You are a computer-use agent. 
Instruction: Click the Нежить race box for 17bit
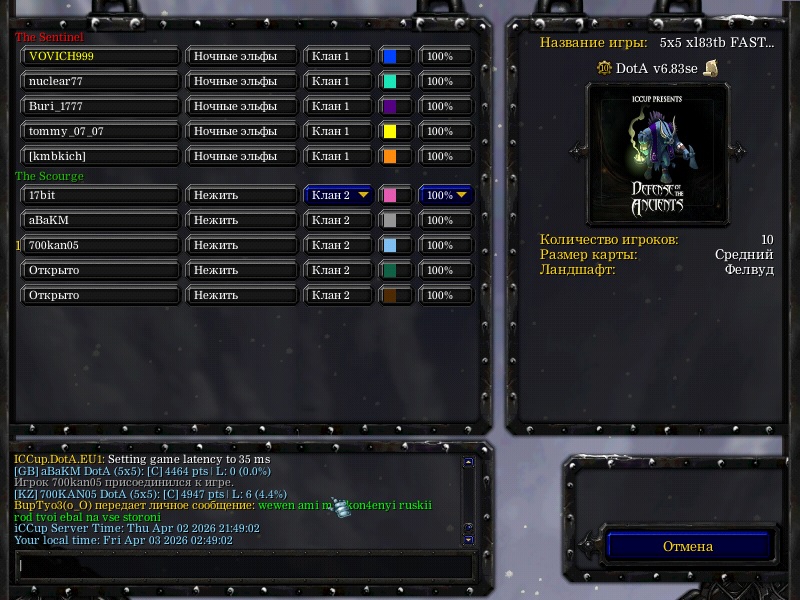pyautogui.click(x=241, y=195)
